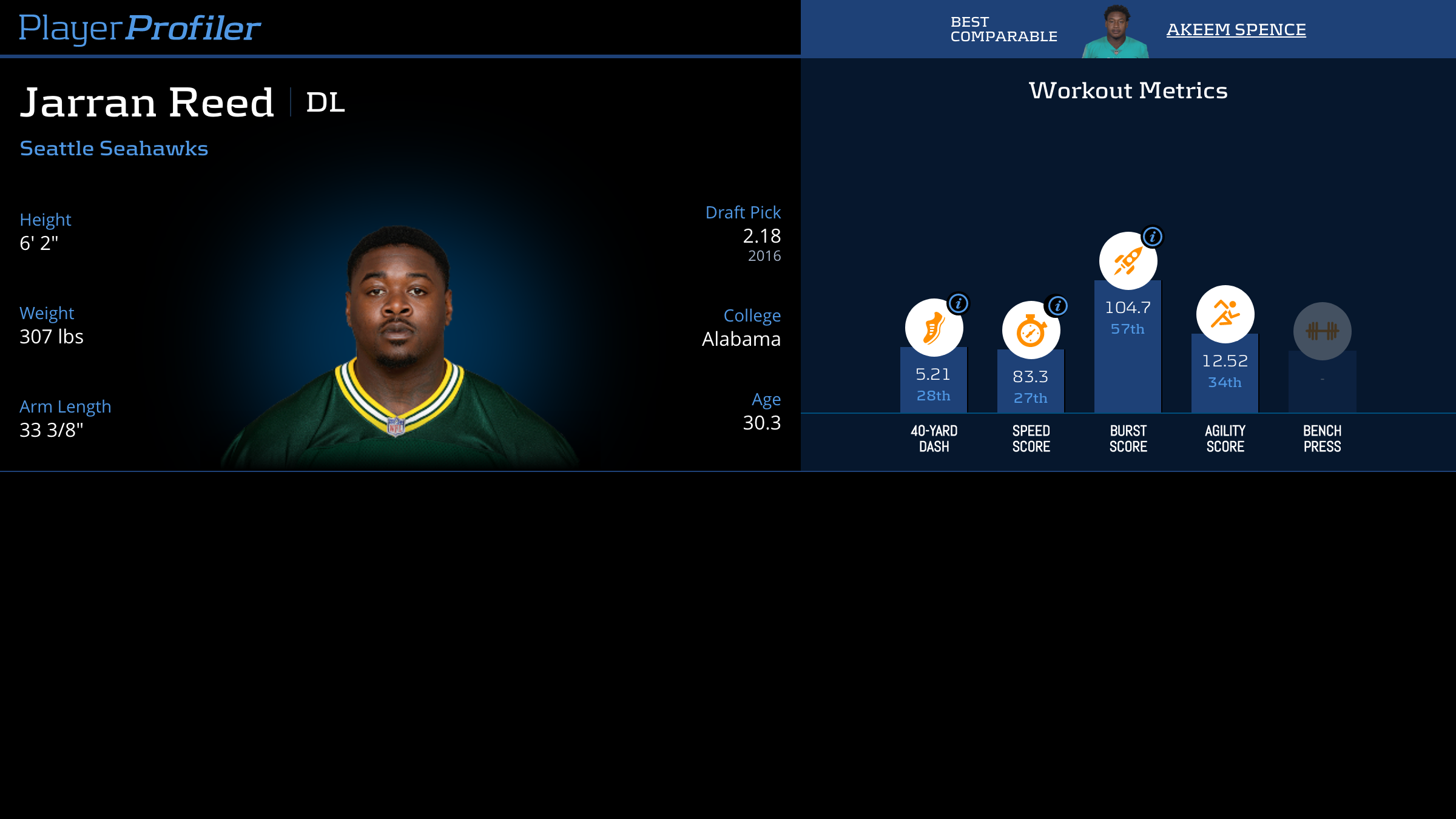Click the Burst Score rocket icon
Viewport: 1456px width, 819px height.
1127,261
